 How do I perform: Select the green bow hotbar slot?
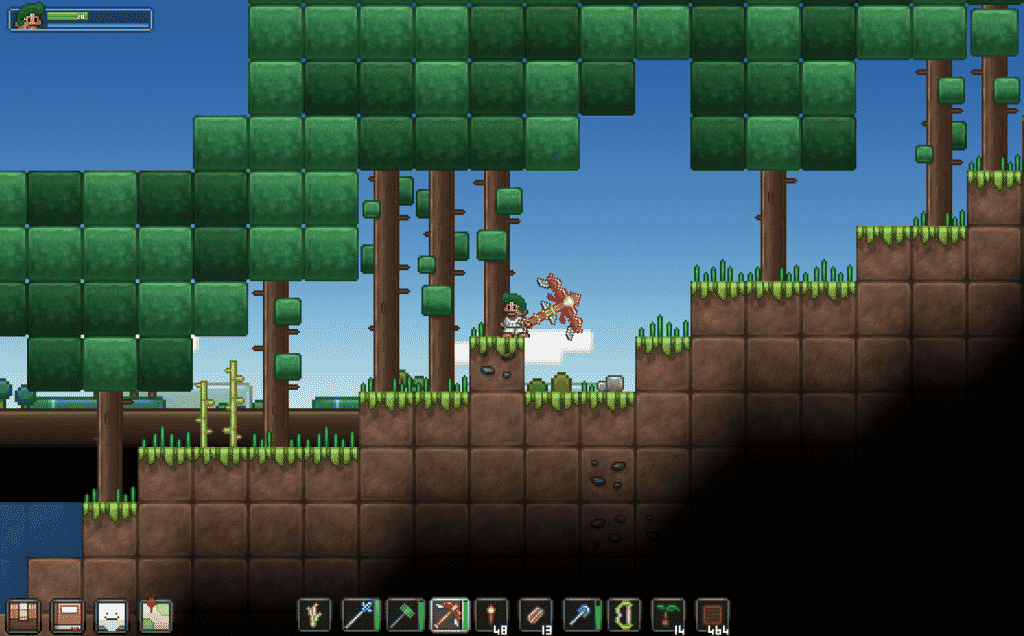(624, 614)
